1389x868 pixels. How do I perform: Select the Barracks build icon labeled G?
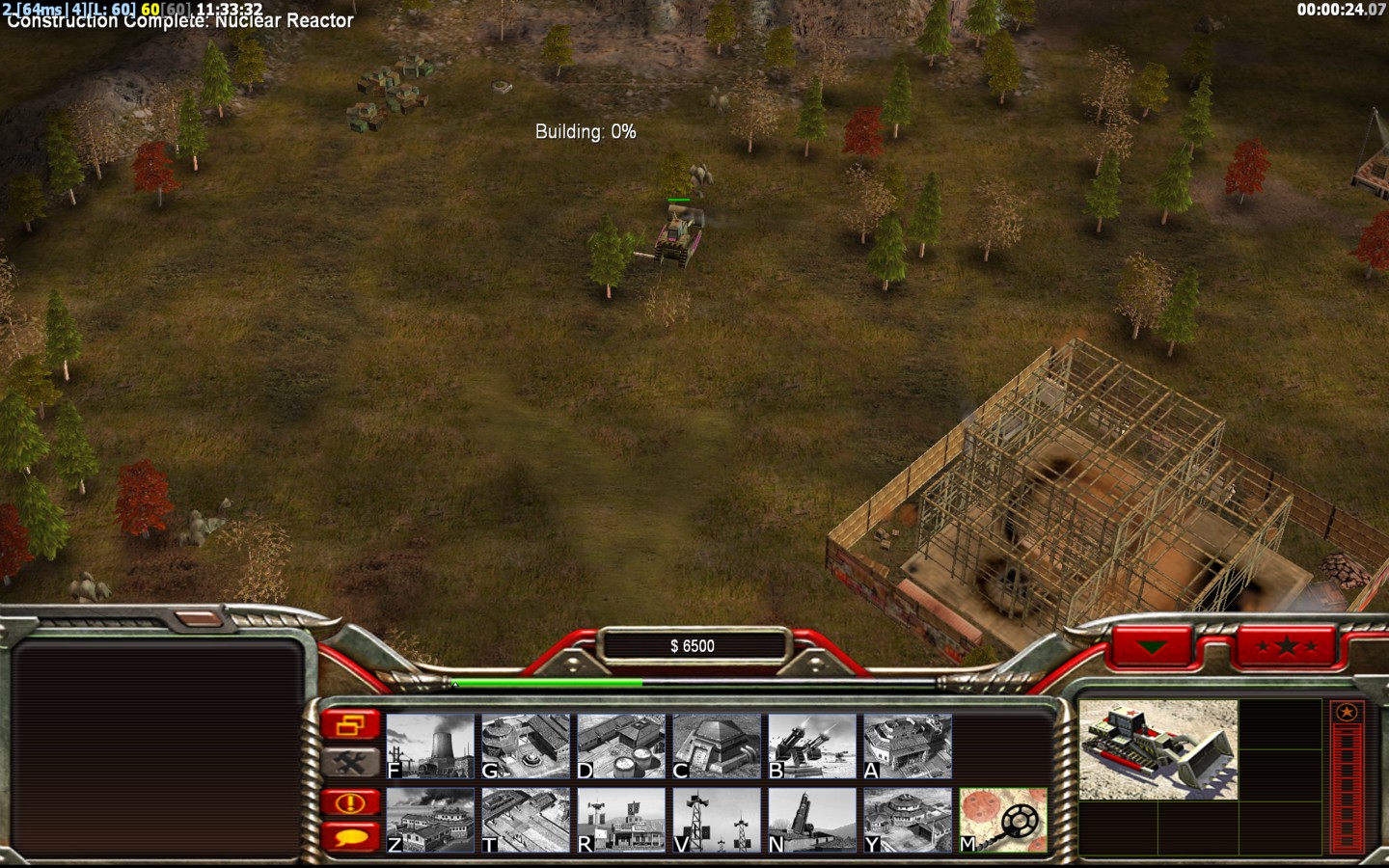coord(526,746)
